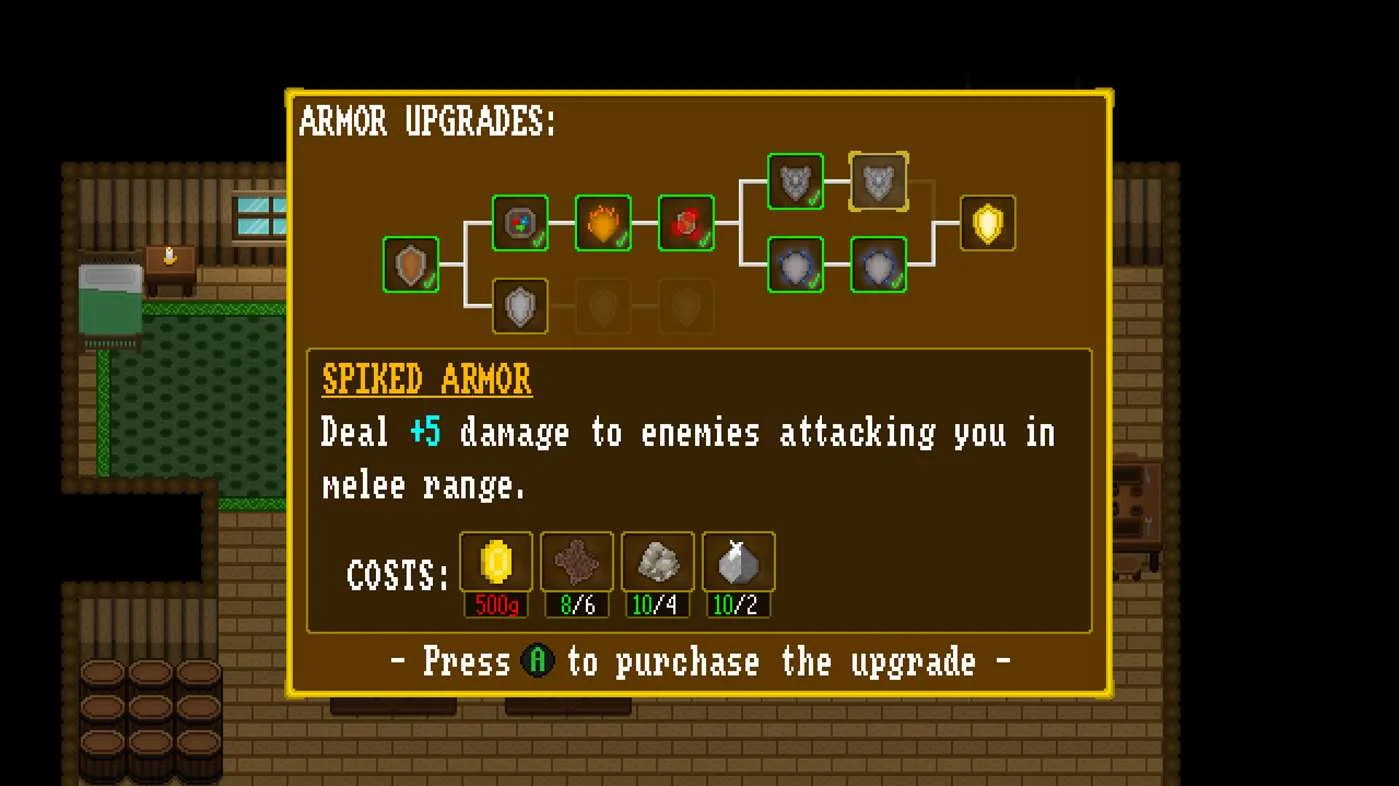This screenshot has height=786, width=1399.
Task: Click the elemental resistance shield upgrade icon
Action: tap(521, 223)
